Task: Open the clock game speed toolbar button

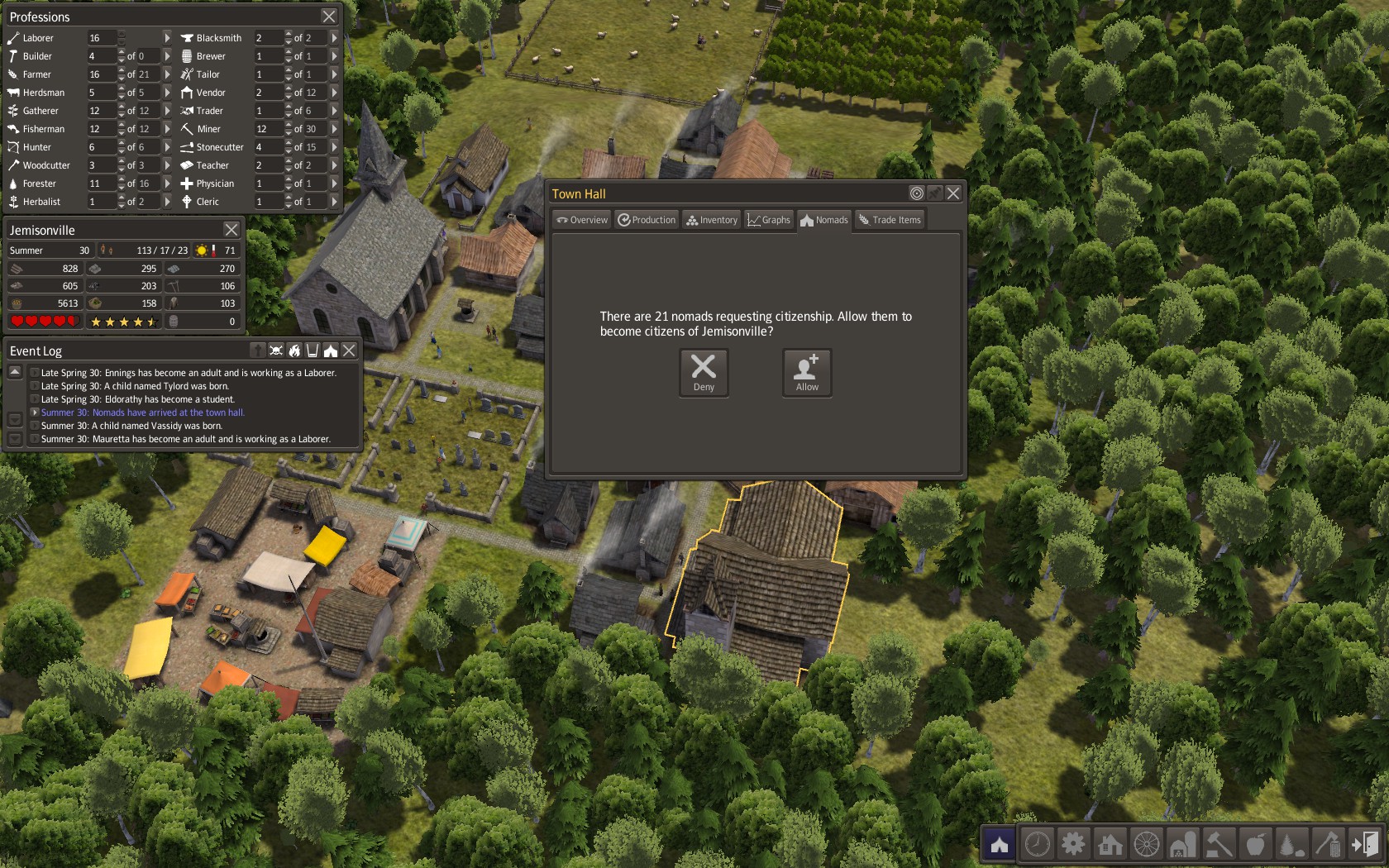Action: (x=1037, y=844)
